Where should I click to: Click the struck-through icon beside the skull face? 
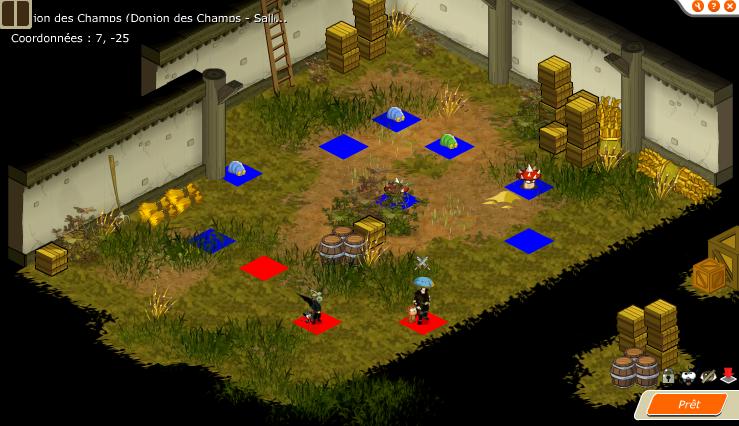pos(708,377)
